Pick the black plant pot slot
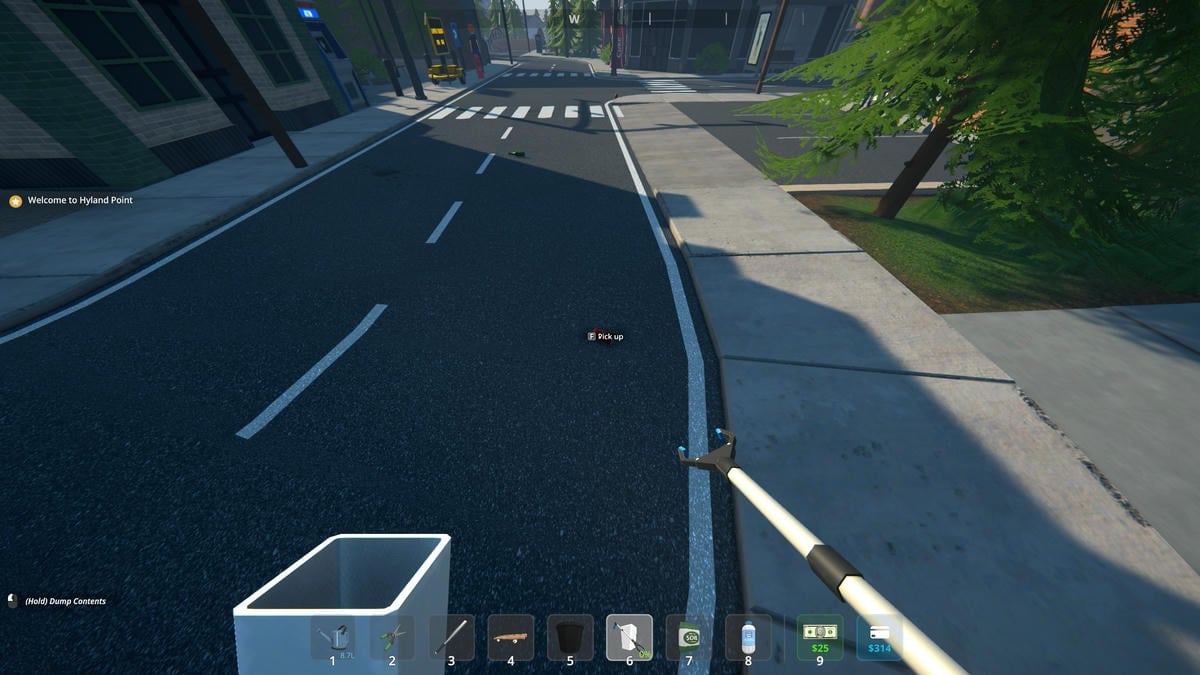The image size is (1200, 675). [x=570, y=637]
